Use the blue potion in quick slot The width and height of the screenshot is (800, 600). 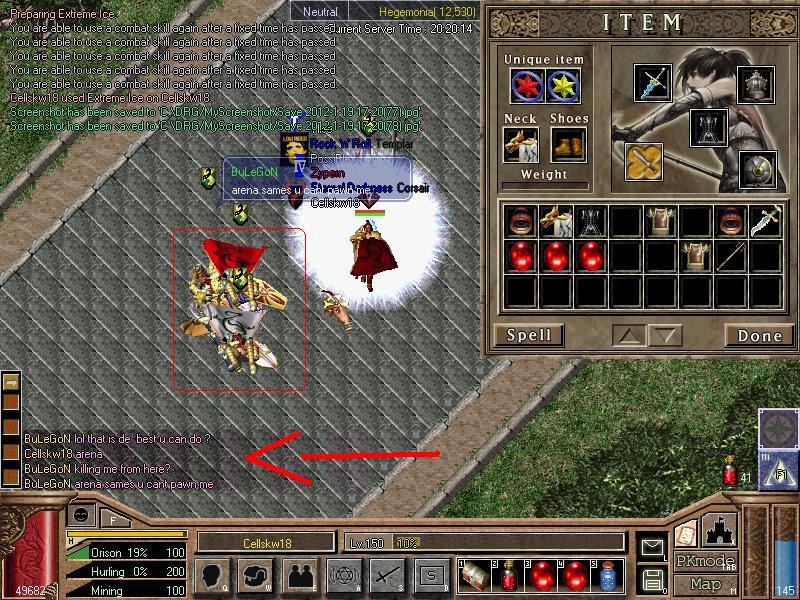(x=607, y=577)
